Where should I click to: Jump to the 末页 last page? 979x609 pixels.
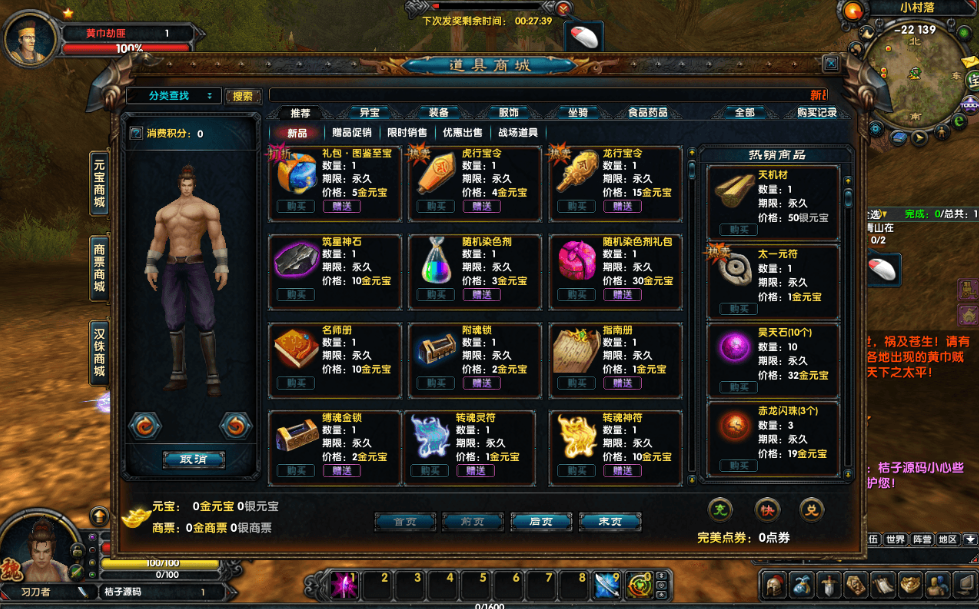pyautogui.click(x=609, y=521)
